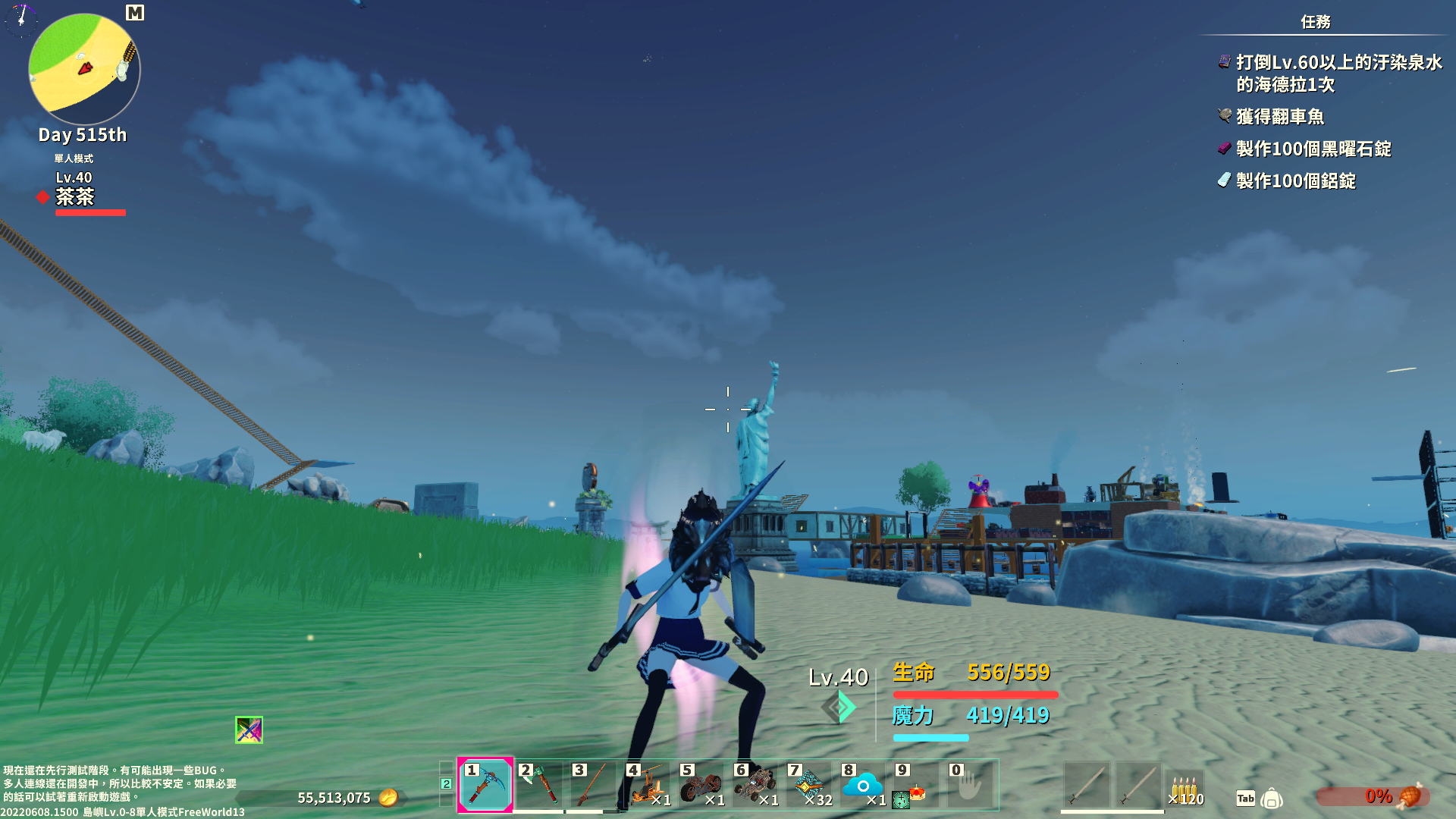1456x819 pixels.
Task: Open the Lv.60 Hydra defeat quest
Action: coord(1338,73)
